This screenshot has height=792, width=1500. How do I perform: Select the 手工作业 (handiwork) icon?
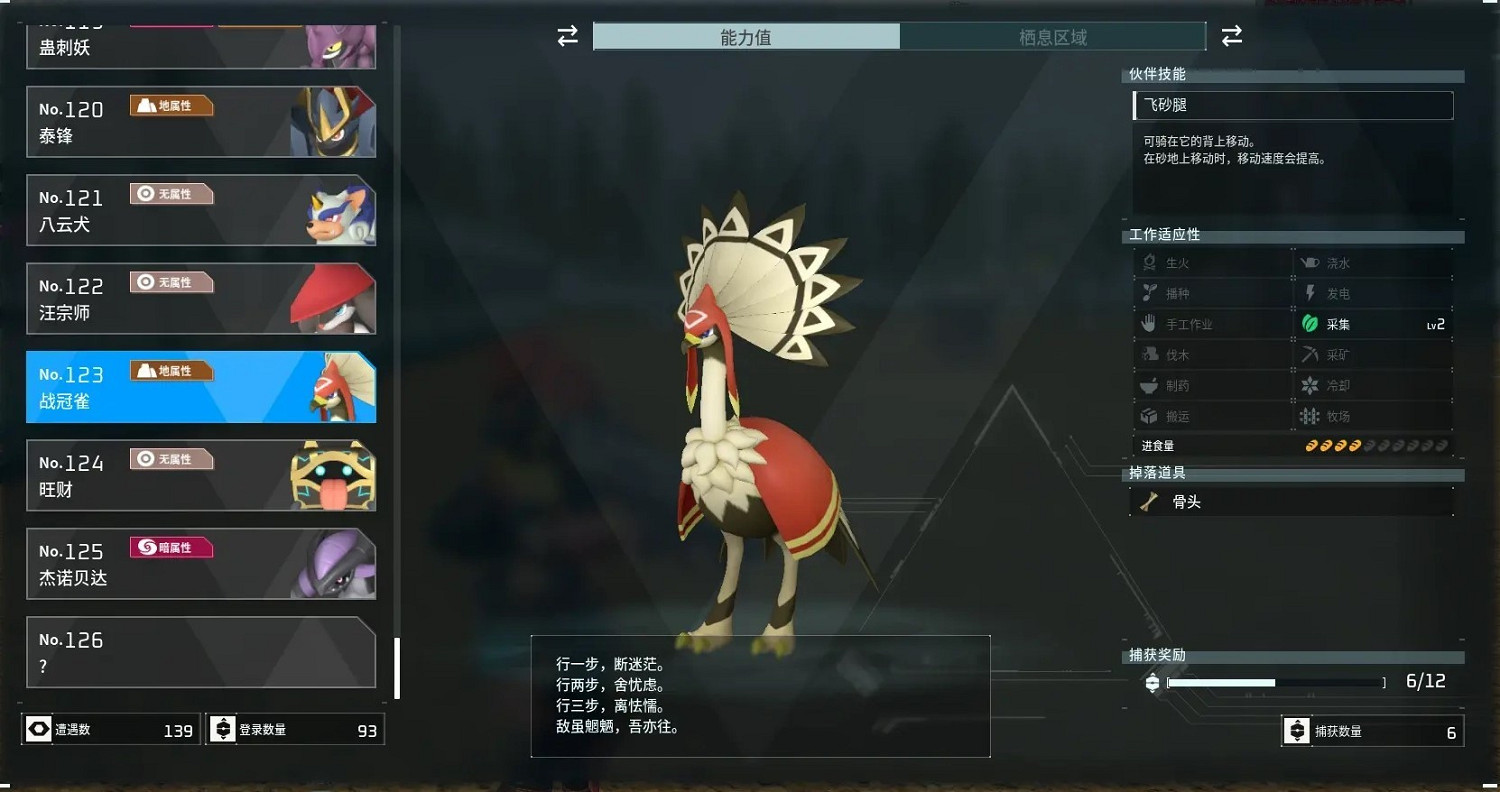tap(1151, 323)
